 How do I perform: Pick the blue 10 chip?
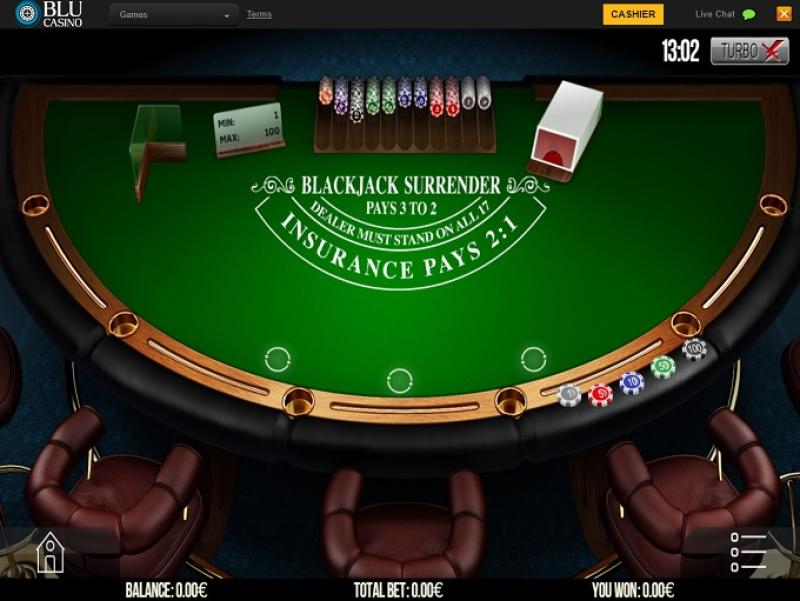click(631, 382)
